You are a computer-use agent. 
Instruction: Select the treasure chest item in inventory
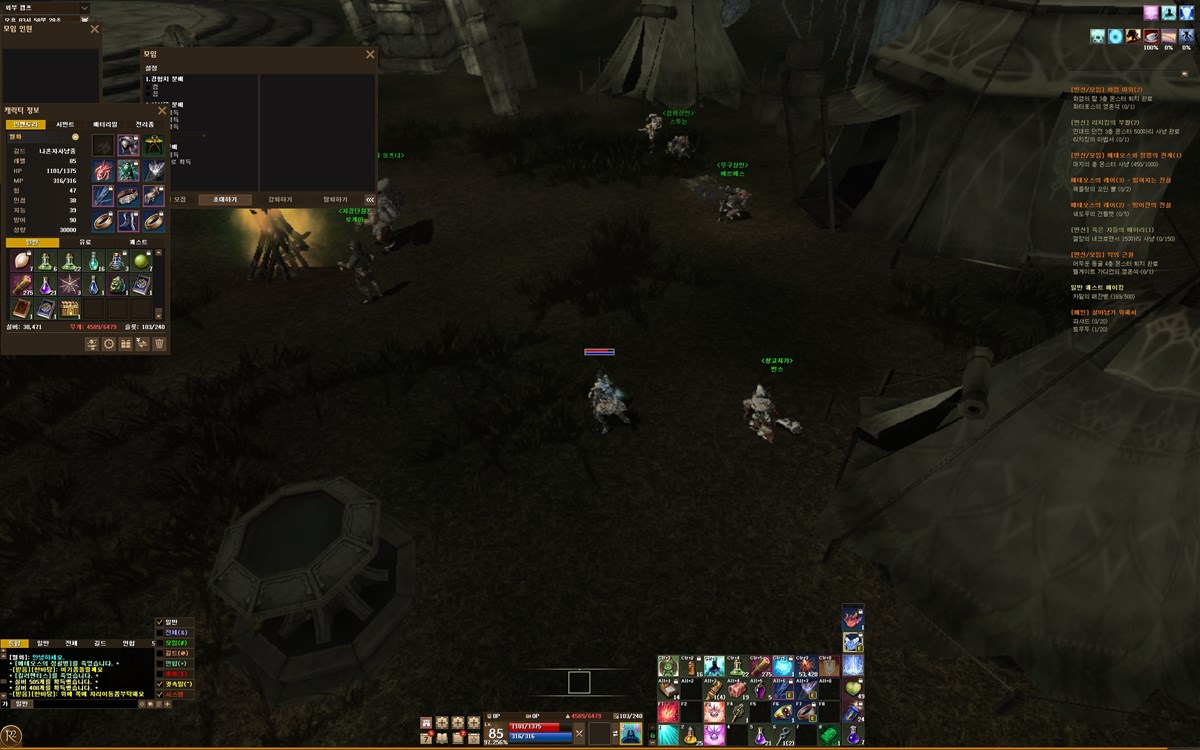click(69, 309)
